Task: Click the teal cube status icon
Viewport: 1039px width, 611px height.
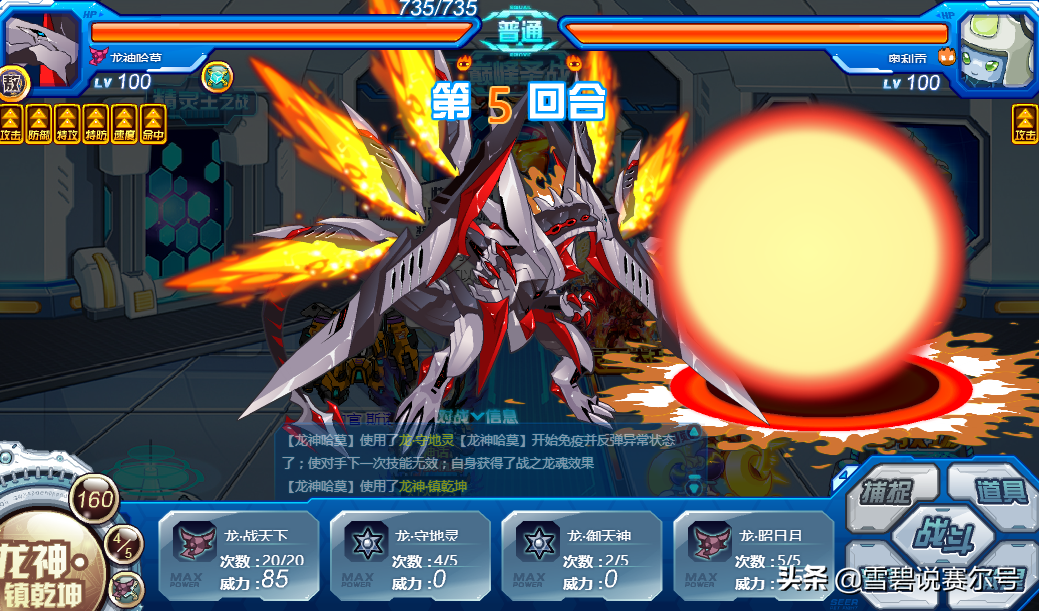Action: click(x=216, y=77)
